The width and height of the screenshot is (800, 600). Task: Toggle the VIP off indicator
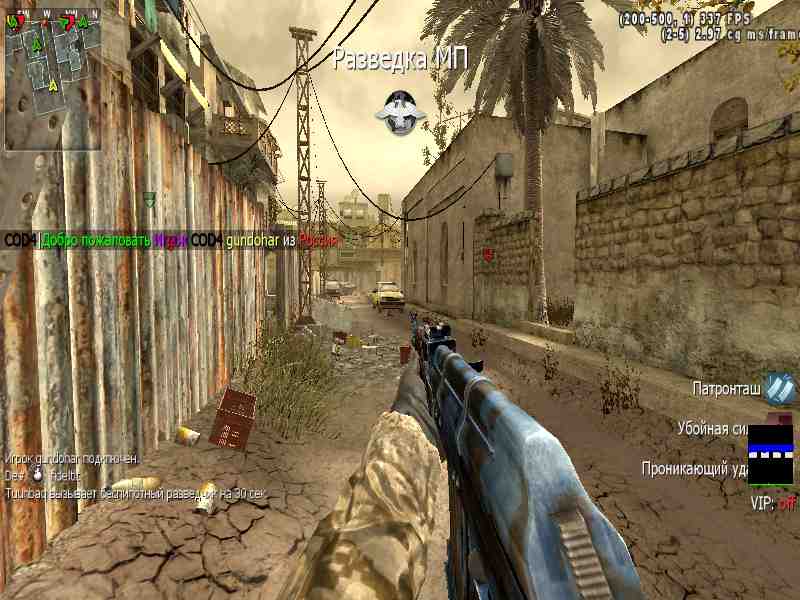pyautogui.click(x=773, y=503)
